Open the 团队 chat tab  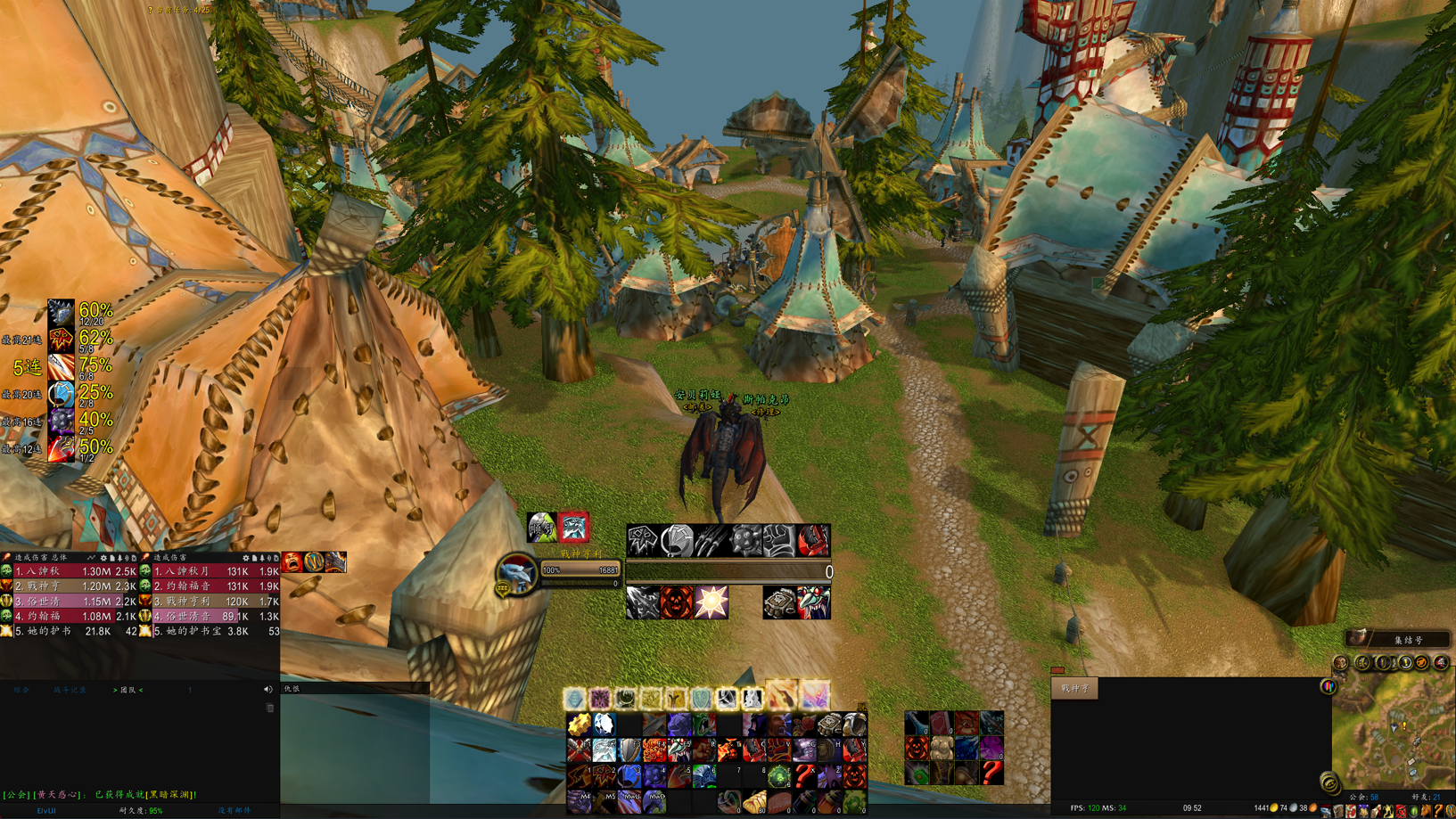pyautogui.click(x=128, y=690)
